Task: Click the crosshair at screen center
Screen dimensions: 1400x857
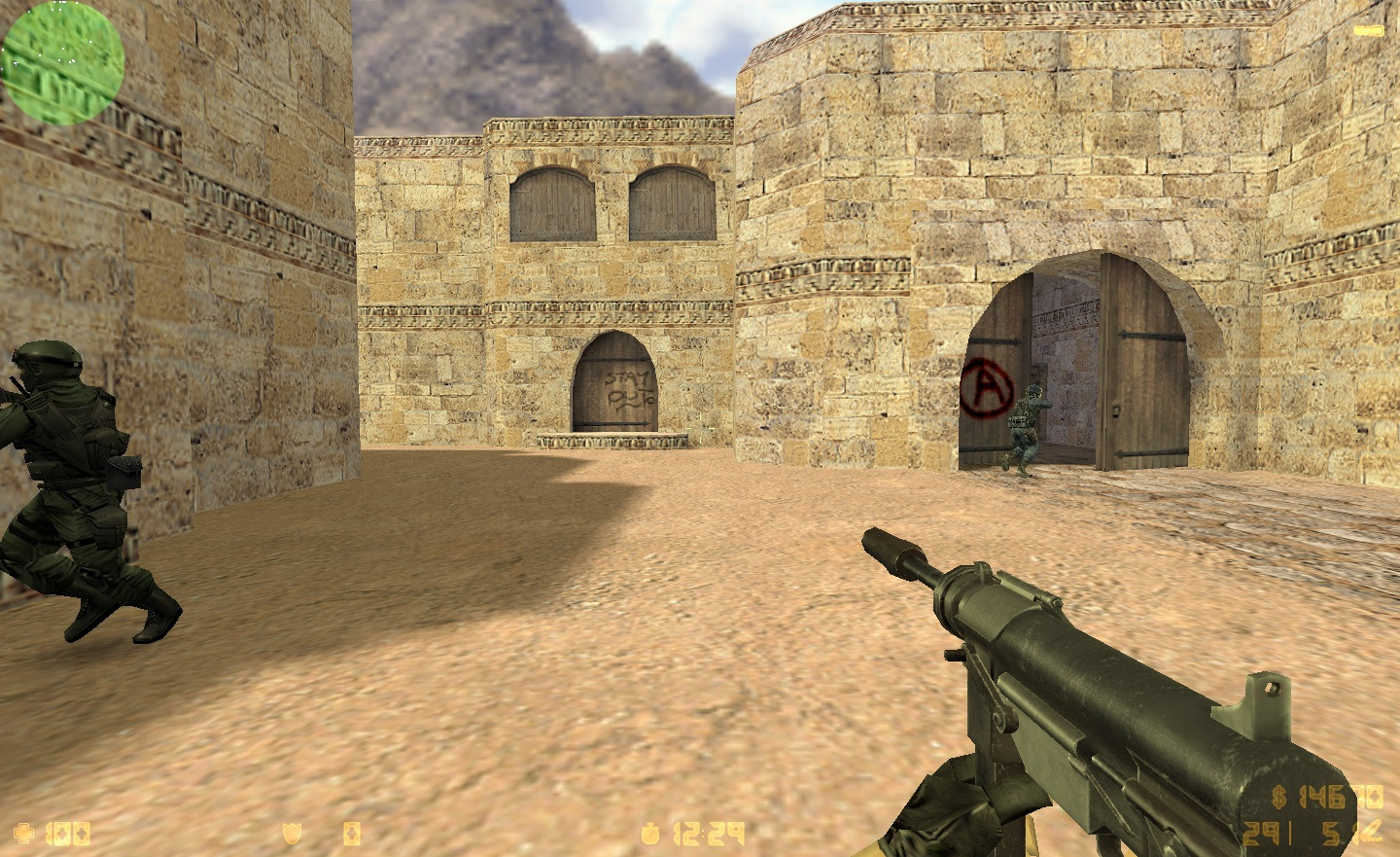Action: point(700,428)
